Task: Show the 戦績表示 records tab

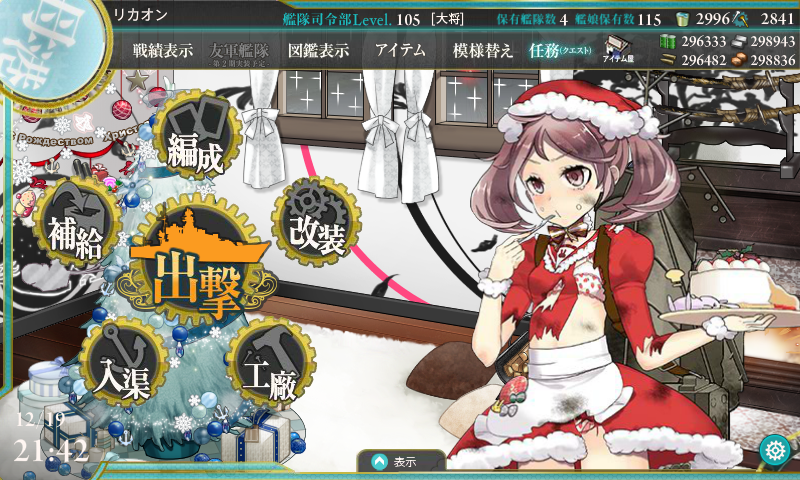Action: [163, 51]
